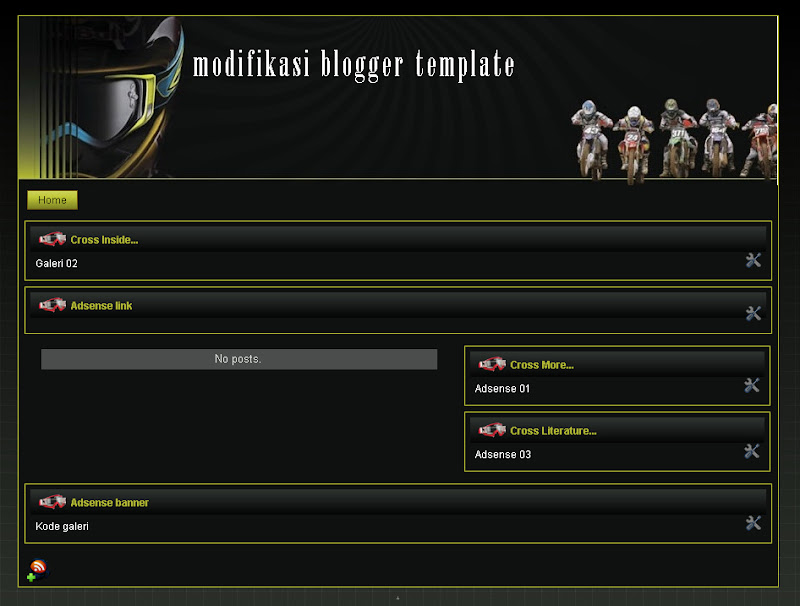Select the Kode galeri entry
Viewport: 800px width, 606px height.
click(62, 527)
